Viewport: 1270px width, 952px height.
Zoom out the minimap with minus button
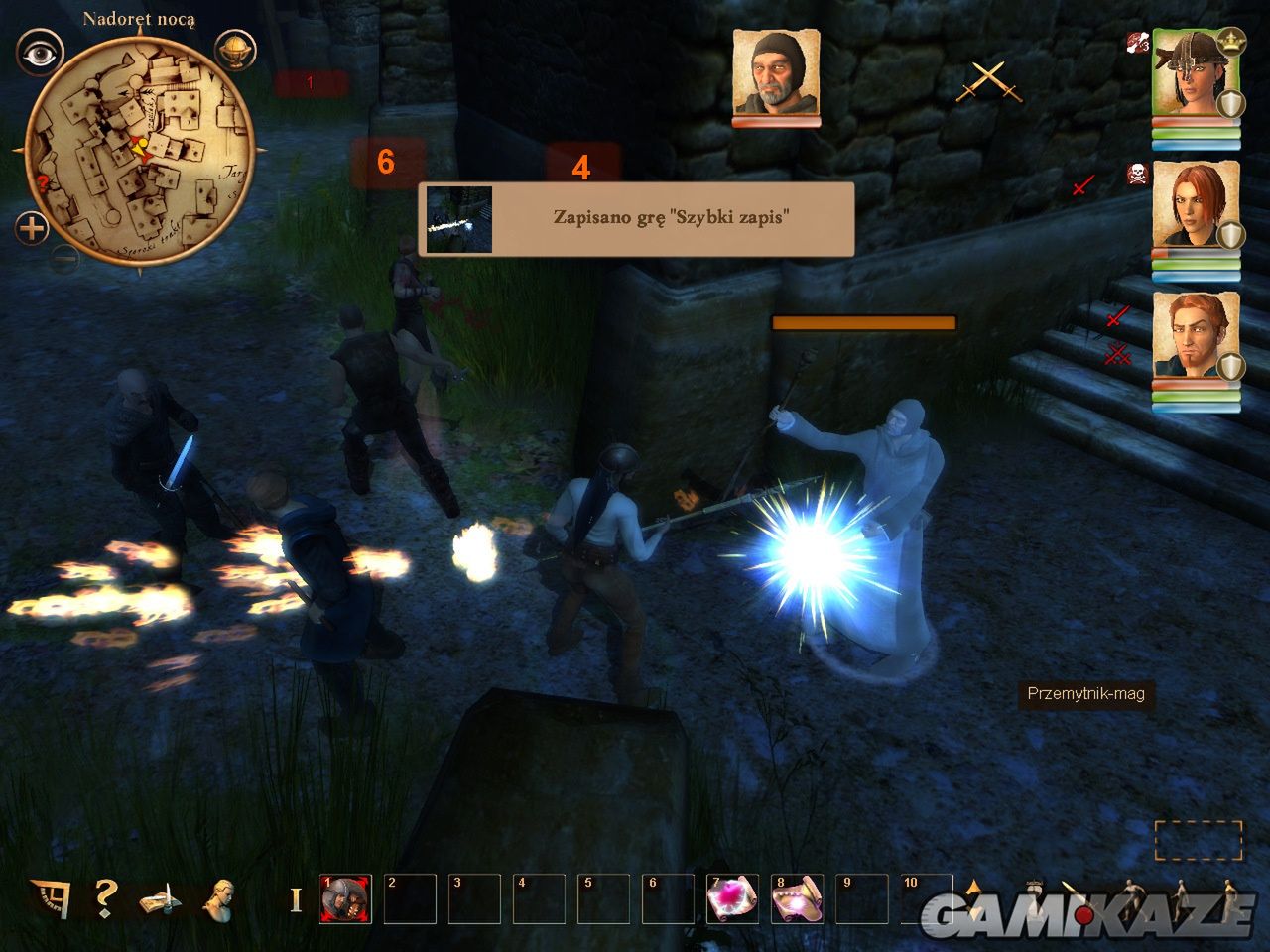(65, 260)
